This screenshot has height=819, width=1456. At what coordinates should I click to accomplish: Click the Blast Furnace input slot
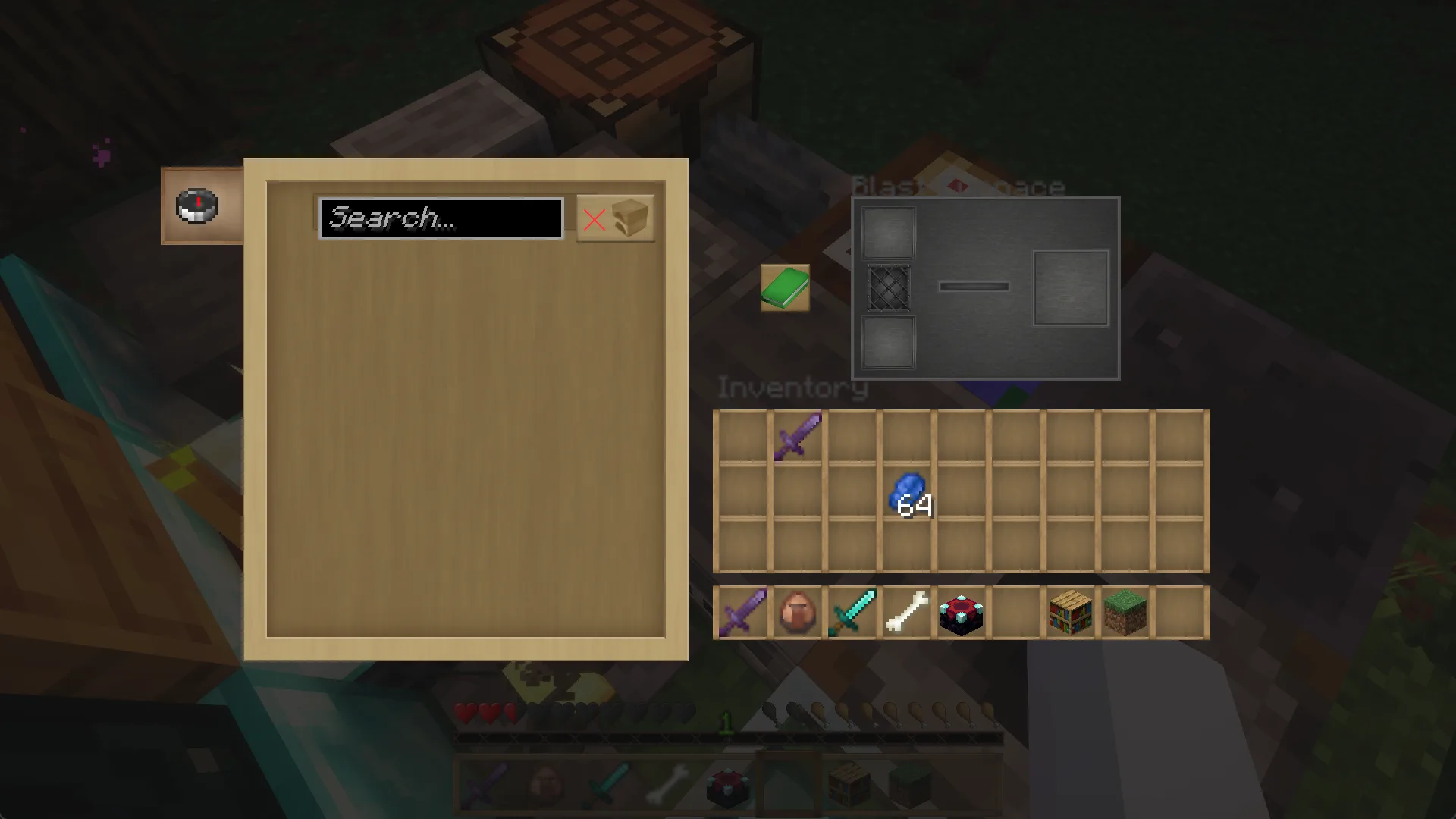(x=887, y=231)
